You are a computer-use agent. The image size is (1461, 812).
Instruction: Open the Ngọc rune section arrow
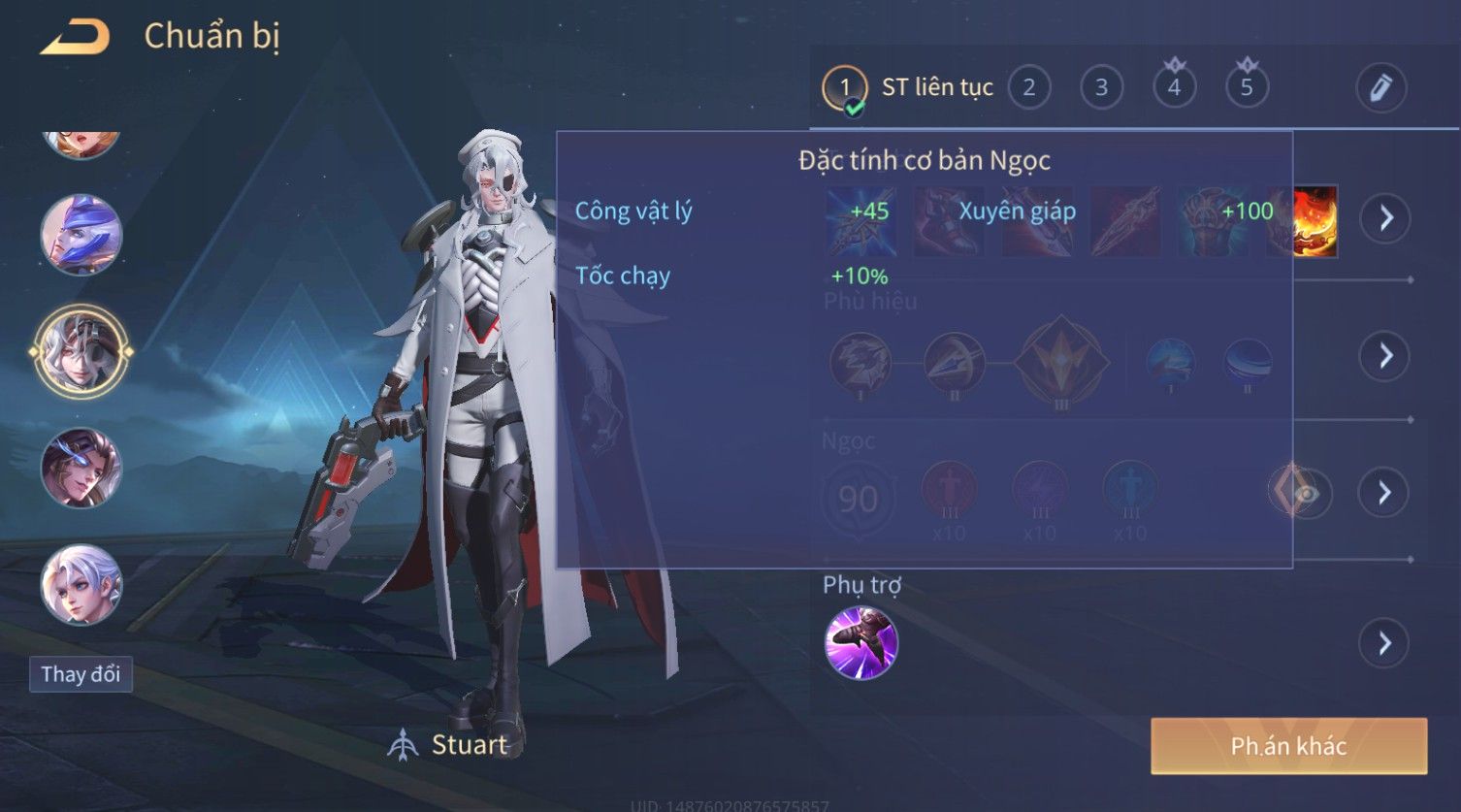coord(1384,493)
